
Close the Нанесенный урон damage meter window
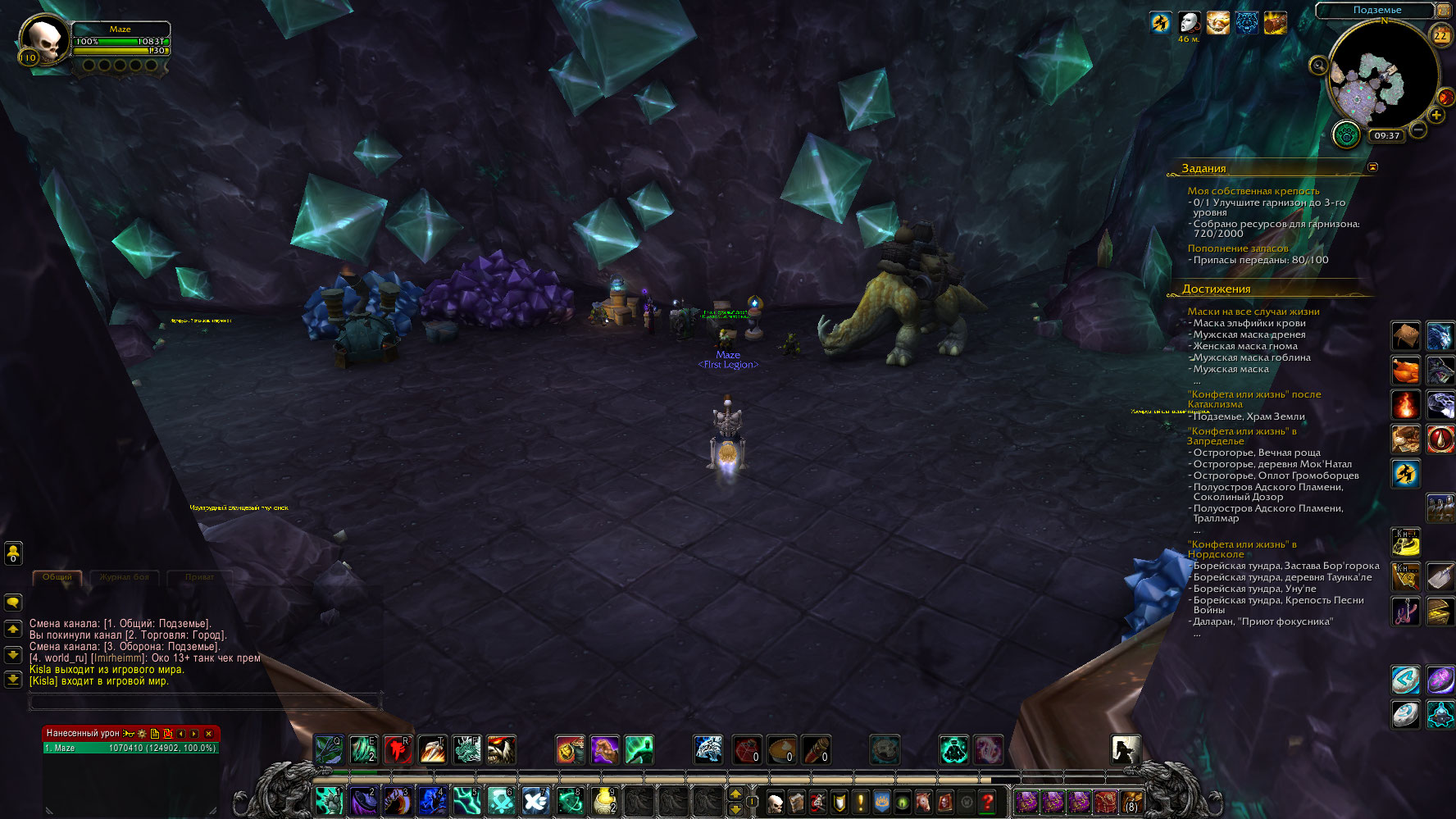tap(208, 734)
